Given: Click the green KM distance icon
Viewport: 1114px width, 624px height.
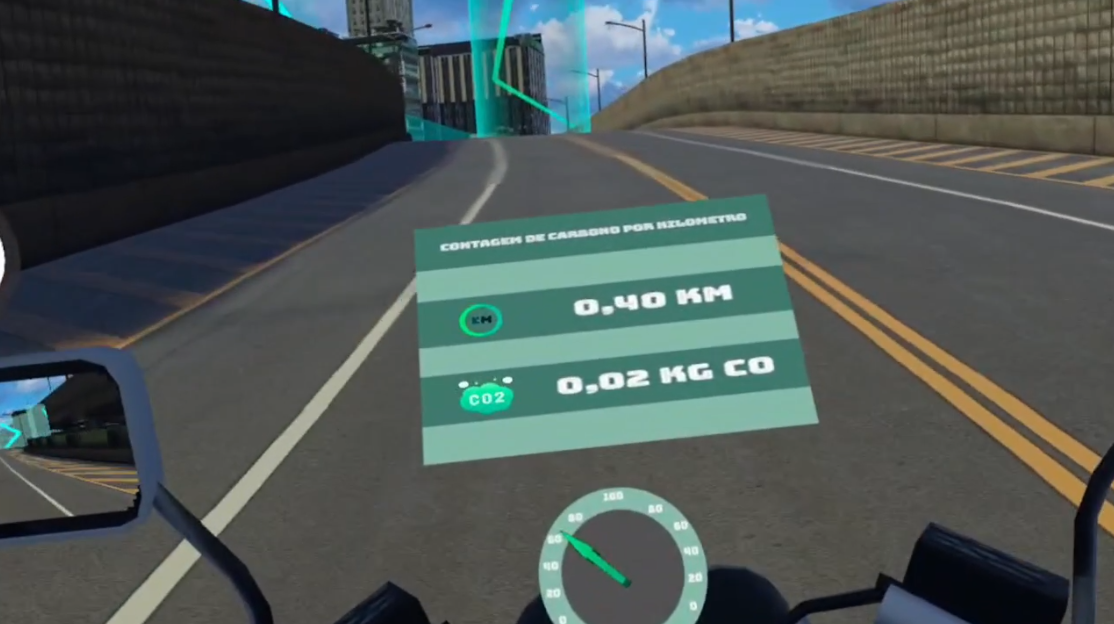Looking at the screenshot, I should click(x=480, y=320).
